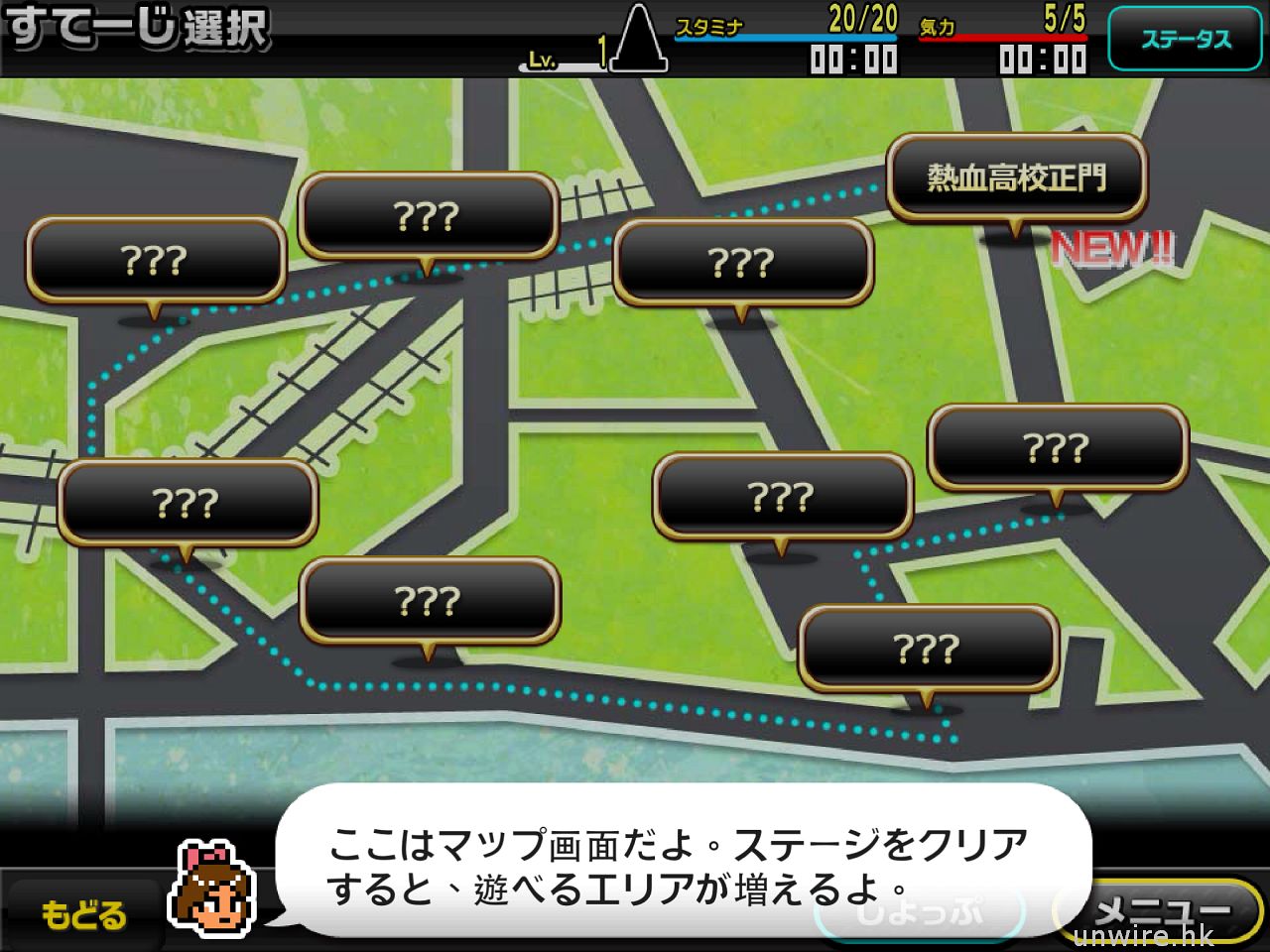The height and width of the screenshot is (952, 1270).
Task: Go back with the もどる button
Action: [x=83, y=914]
